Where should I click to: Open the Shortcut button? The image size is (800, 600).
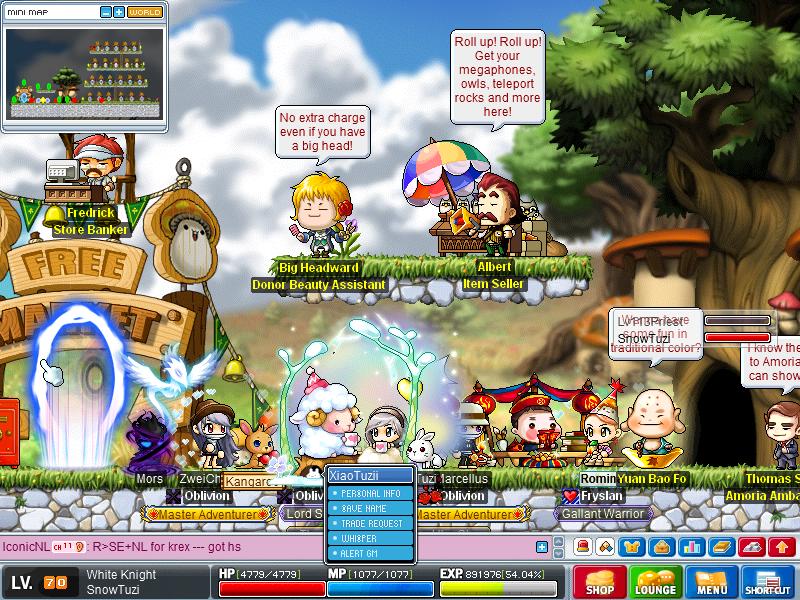tap(768, 582)
